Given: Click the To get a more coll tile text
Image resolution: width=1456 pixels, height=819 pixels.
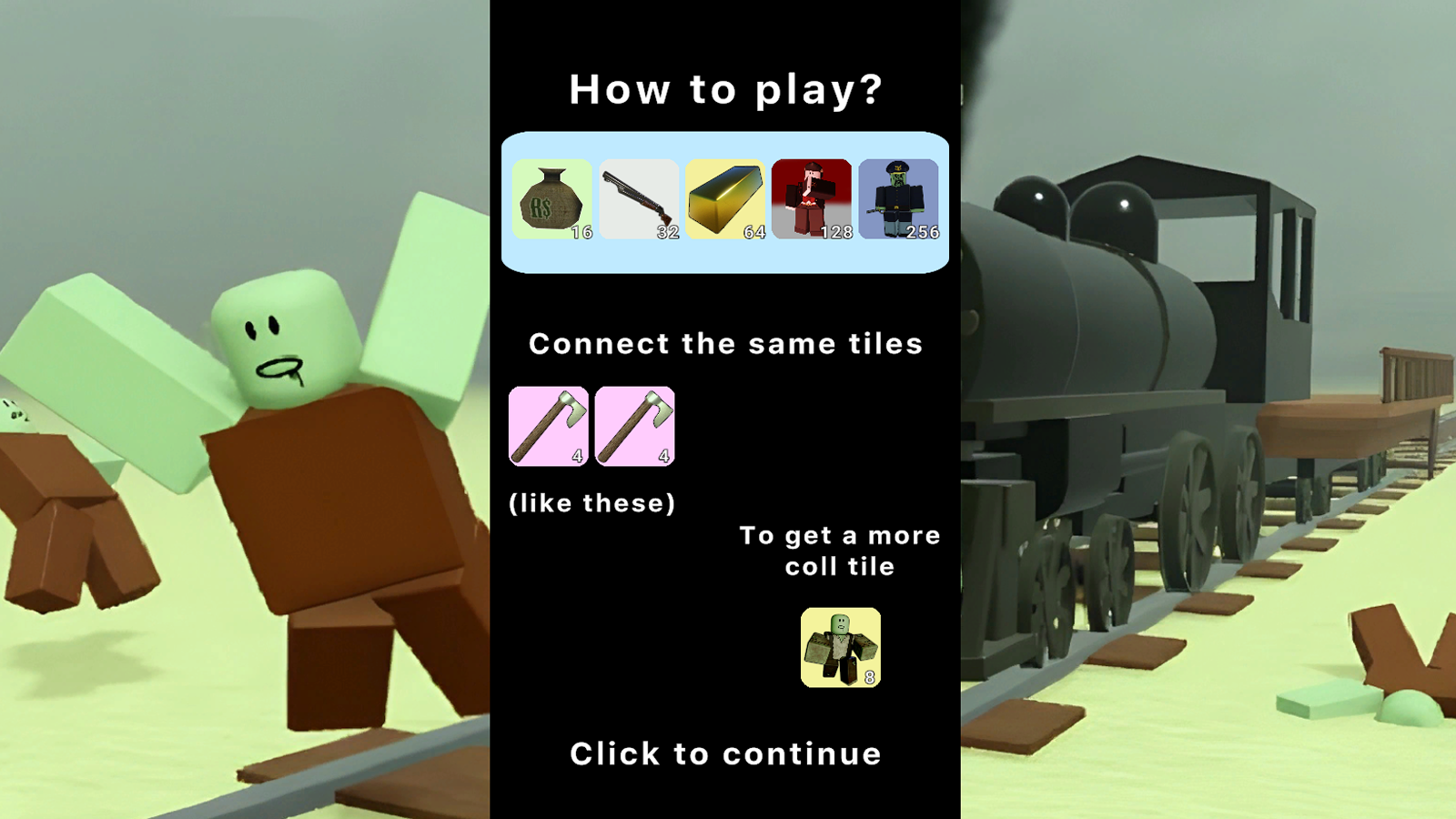Looking at the screenshot, I should (839, 550).
